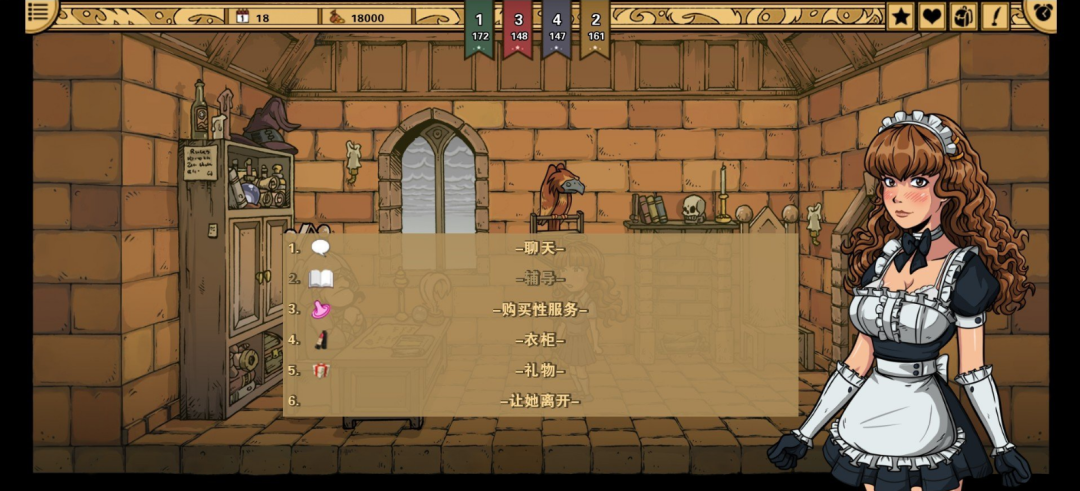Select the 辅导 tutoring option

(540, 278)
